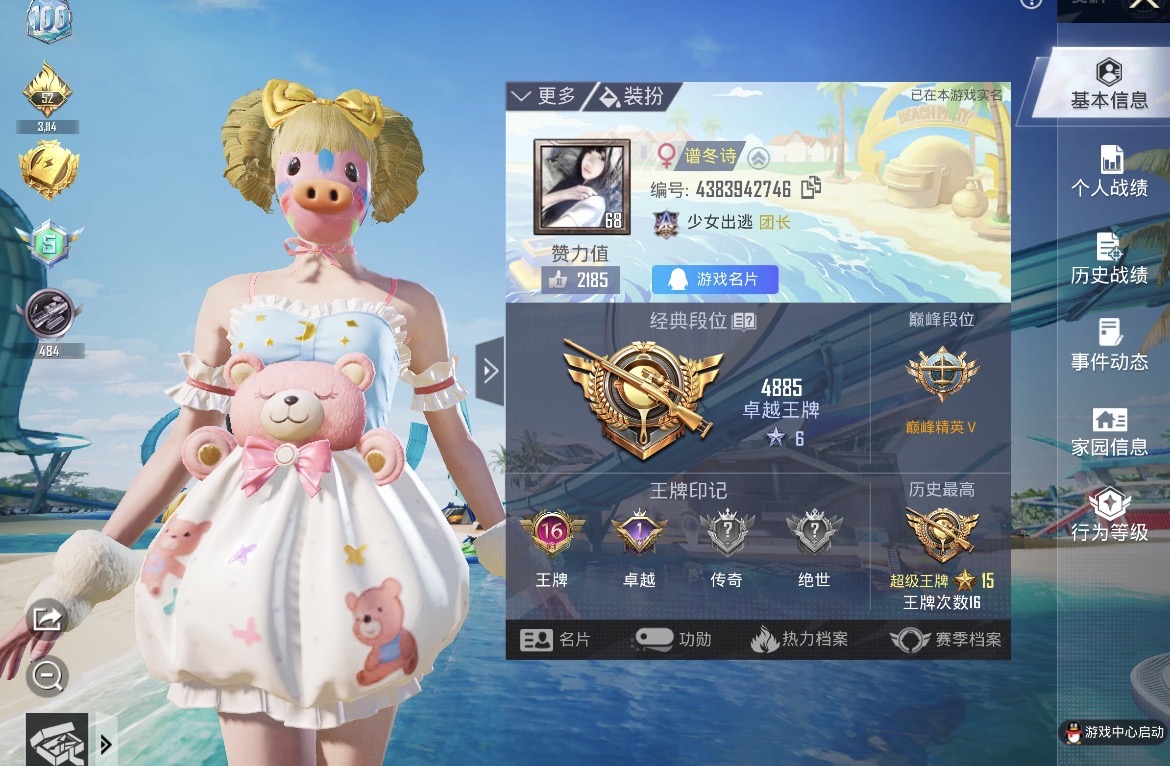Open the 名片 section
This screenshot has width=1170, height=766.
pyautogui.click(x=558, y=640)
